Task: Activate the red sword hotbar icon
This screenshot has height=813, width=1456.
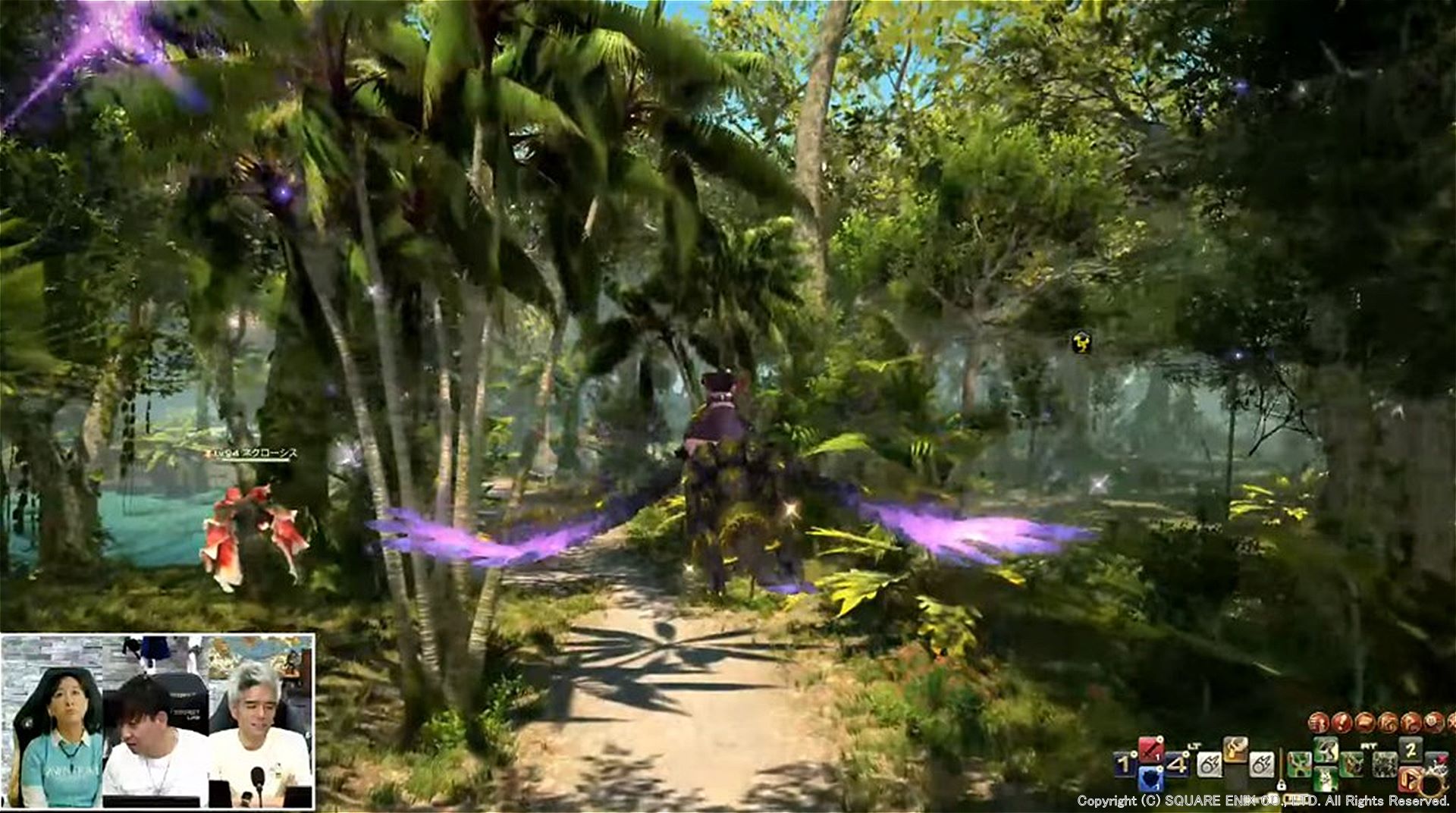Action: 1150,749
